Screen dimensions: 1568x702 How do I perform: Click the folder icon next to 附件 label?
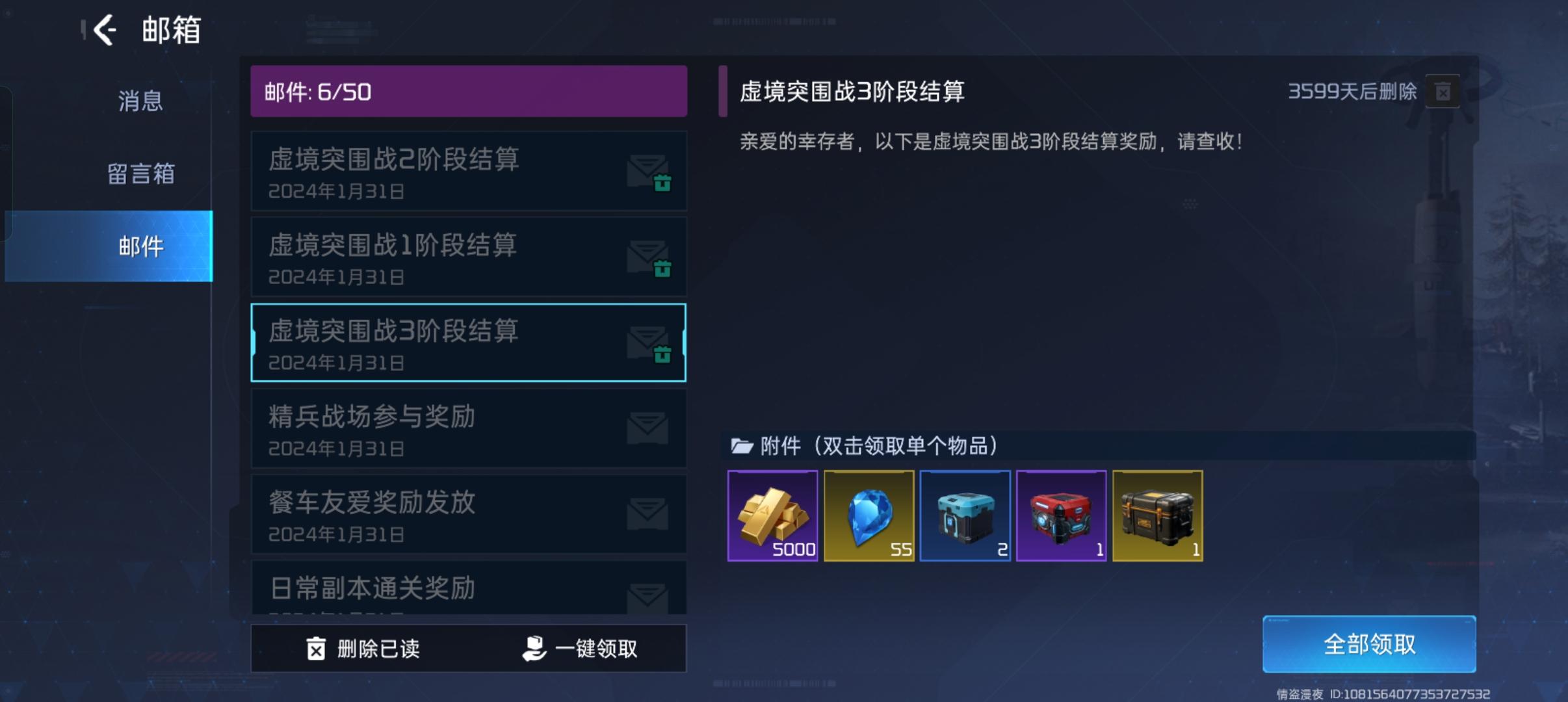pos(740,447)
